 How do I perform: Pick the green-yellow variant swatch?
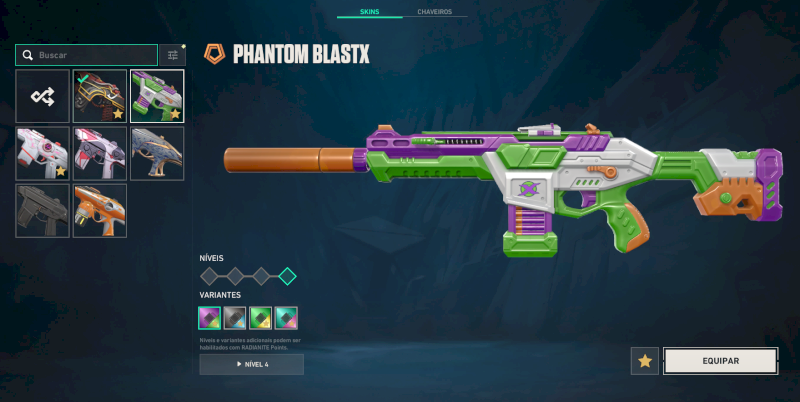(x=261, y=318)
